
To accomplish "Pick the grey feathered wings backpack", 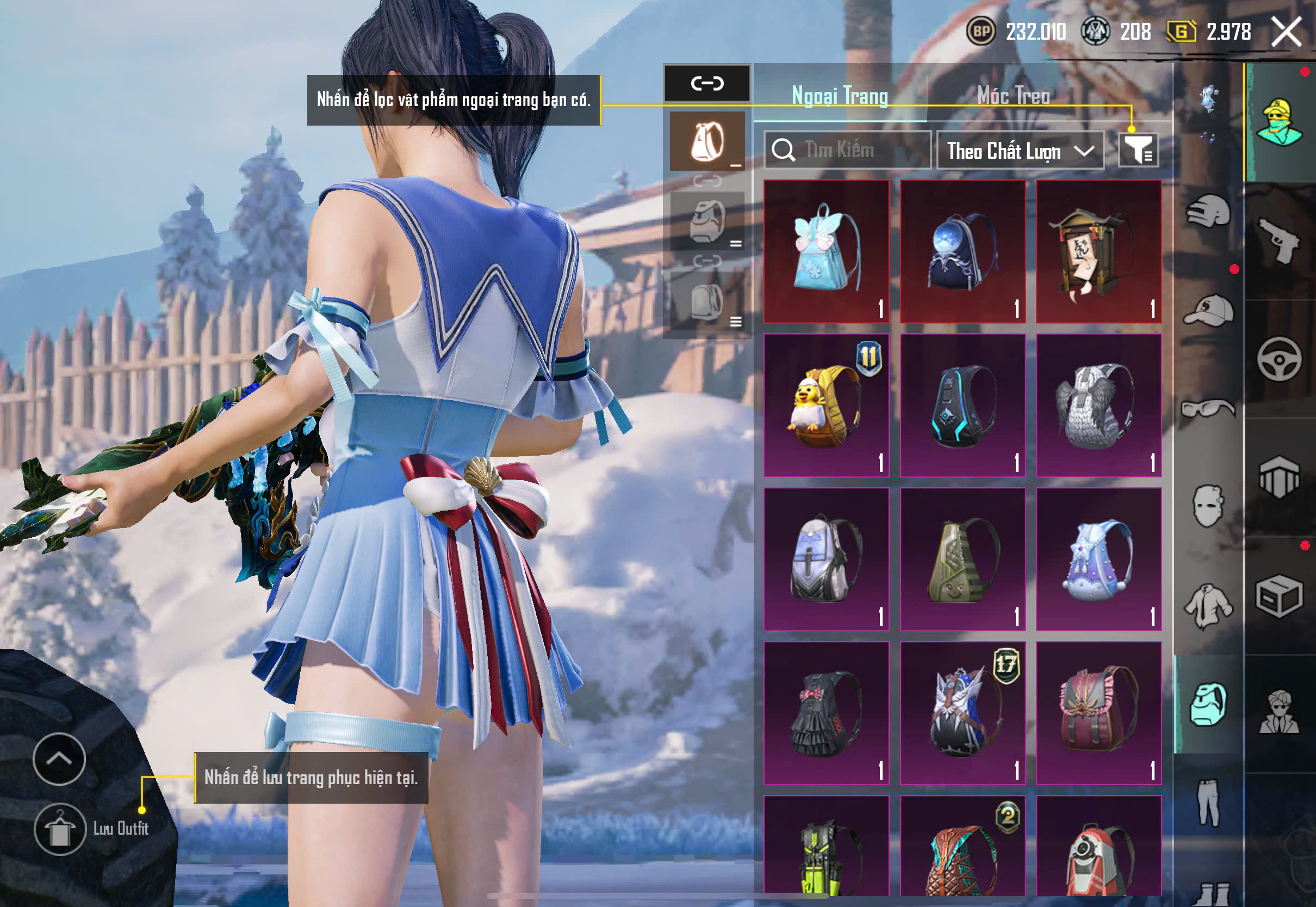I will coord(1098,405).
